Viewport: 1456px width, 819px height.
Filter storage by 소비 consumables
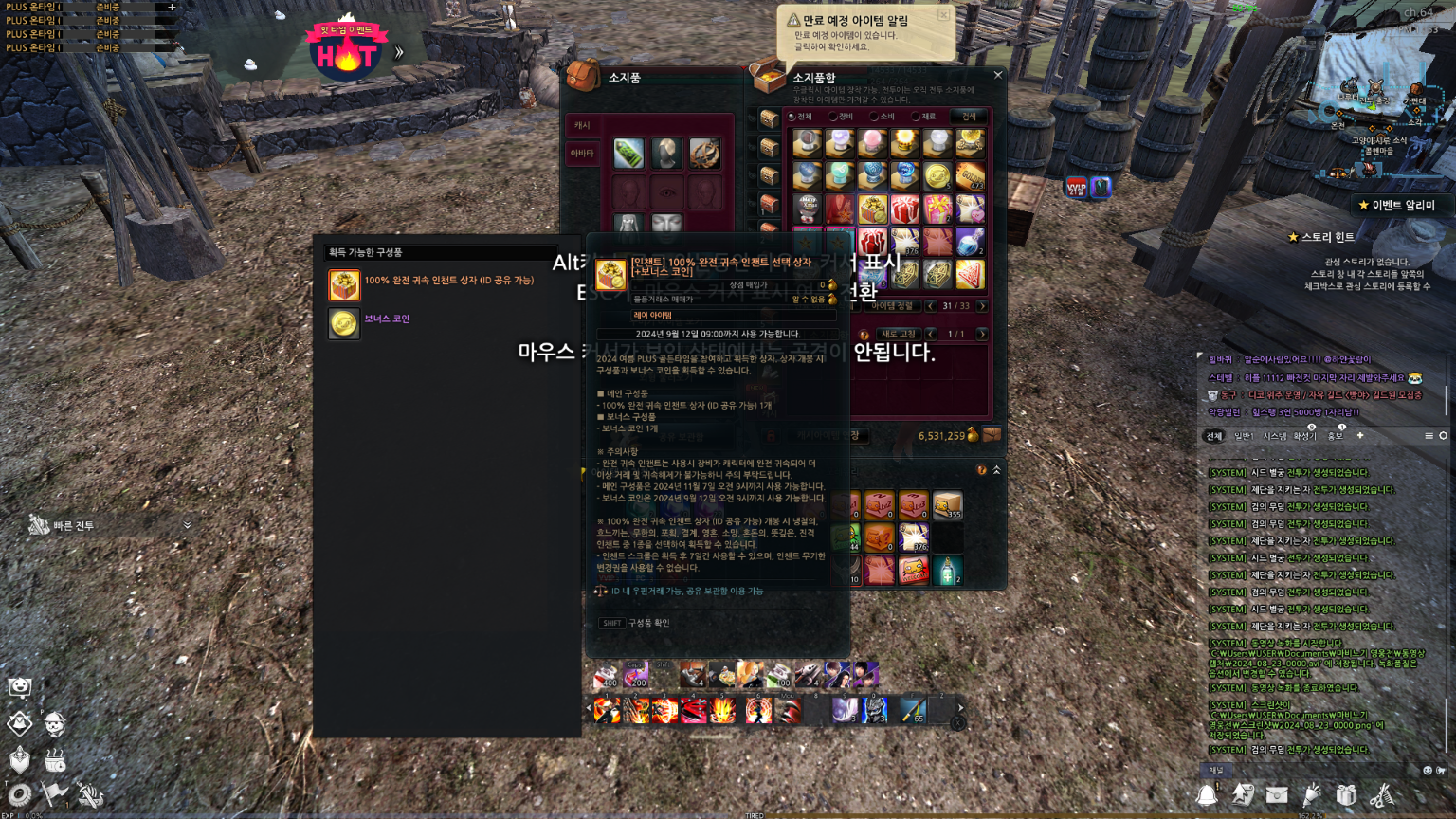click(x=874, y=117)
